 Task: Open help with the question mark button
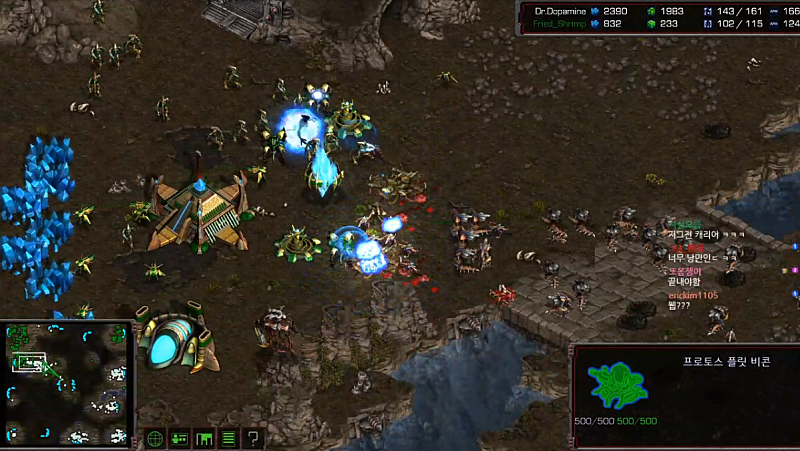(253, 438)
